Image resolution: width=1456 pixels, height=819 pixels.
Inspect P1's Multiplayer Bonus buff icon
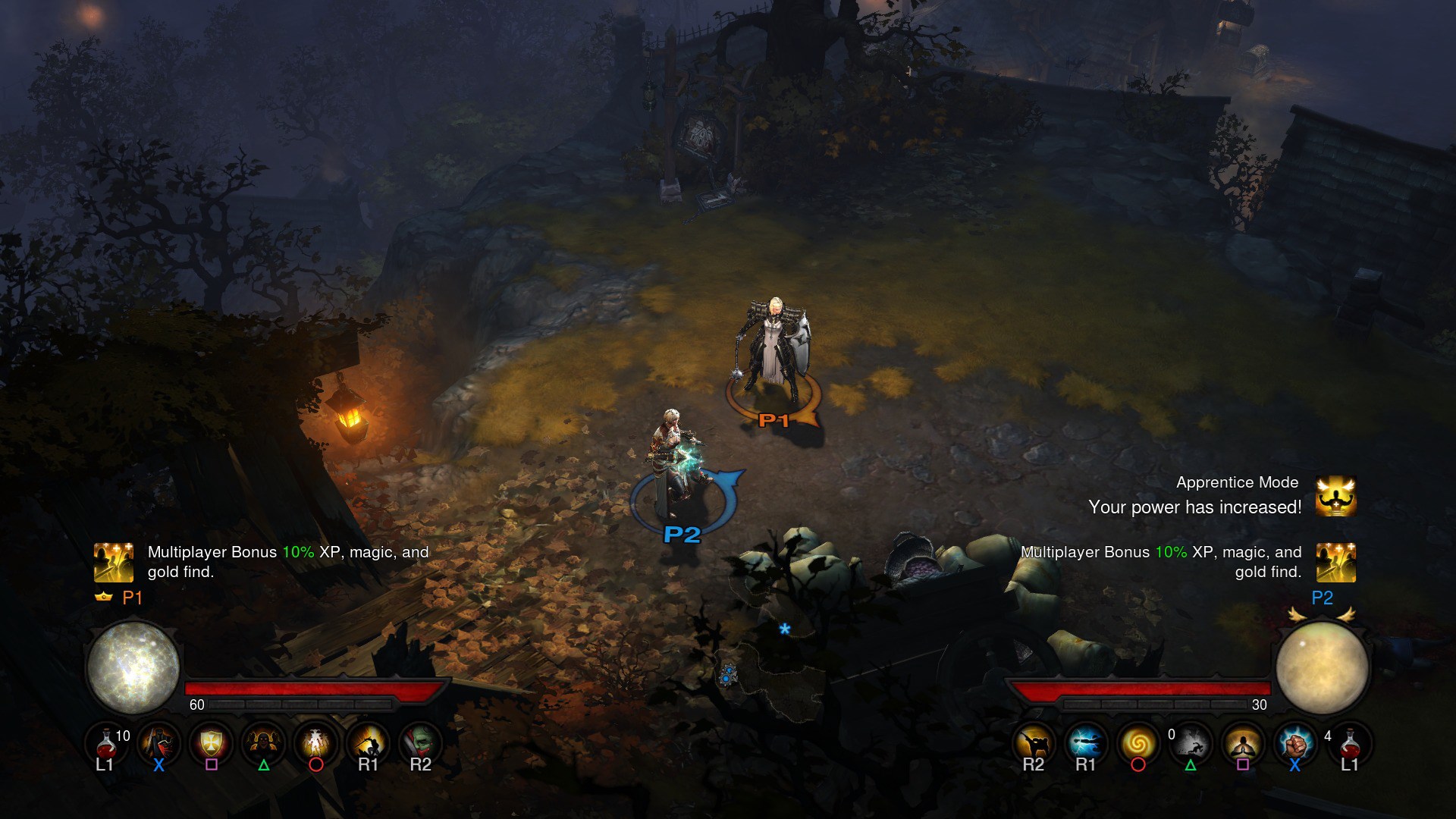tap(114, 562)
